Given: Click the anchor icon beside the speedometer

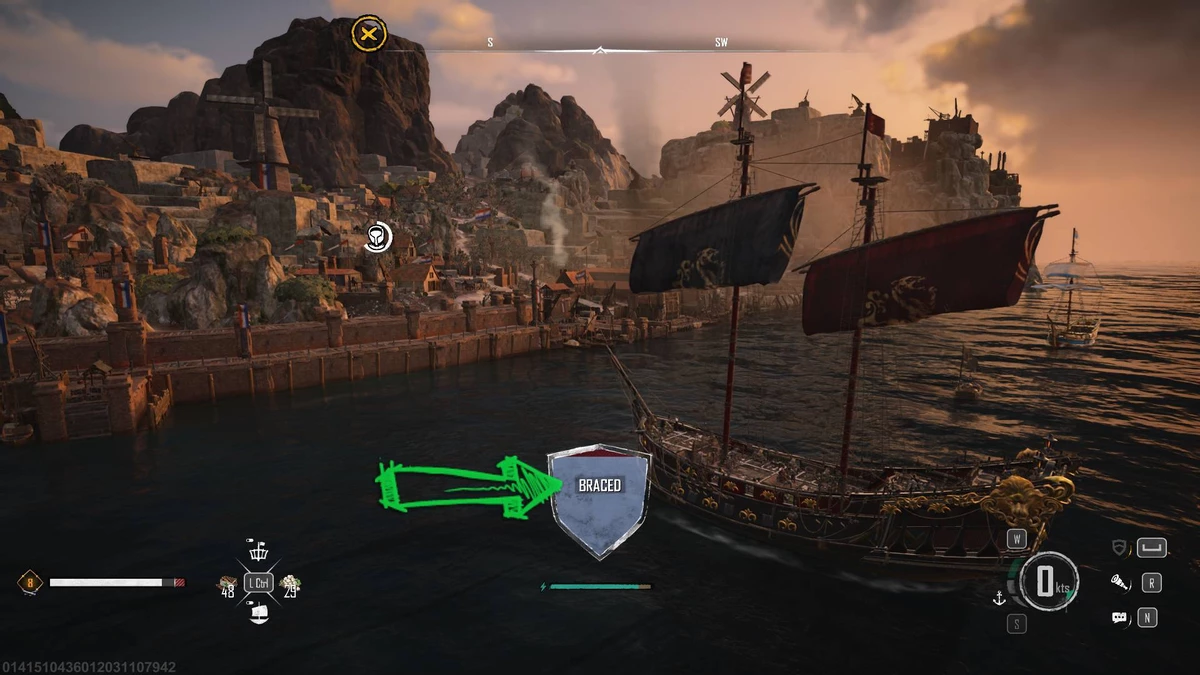Looking at the screenshot, I should (997, 598).
